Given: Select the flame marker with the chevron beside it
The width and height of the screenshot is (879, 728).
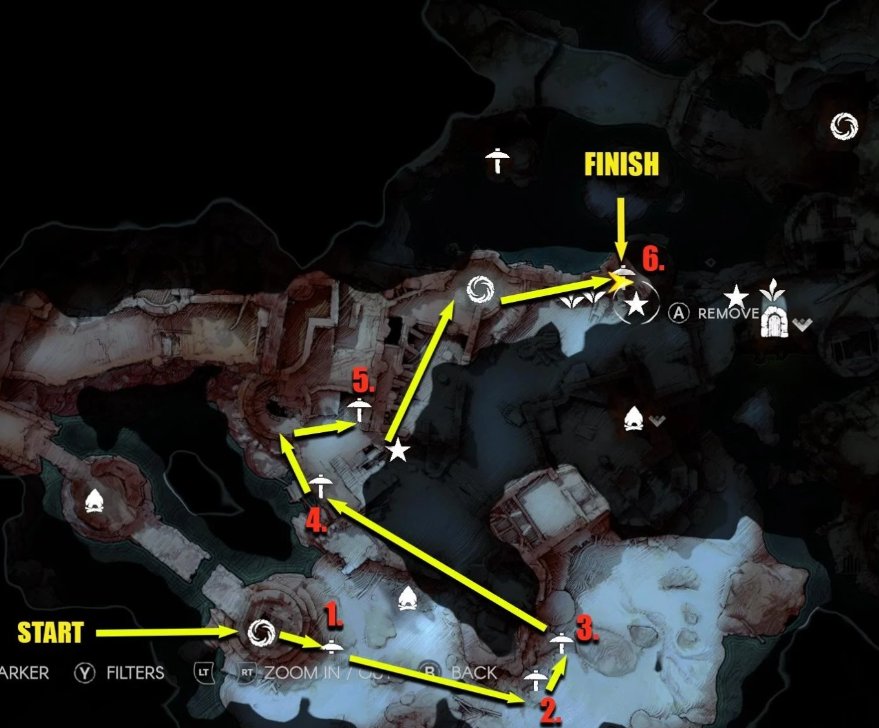Looking at the screenshot, I should 633,419.
